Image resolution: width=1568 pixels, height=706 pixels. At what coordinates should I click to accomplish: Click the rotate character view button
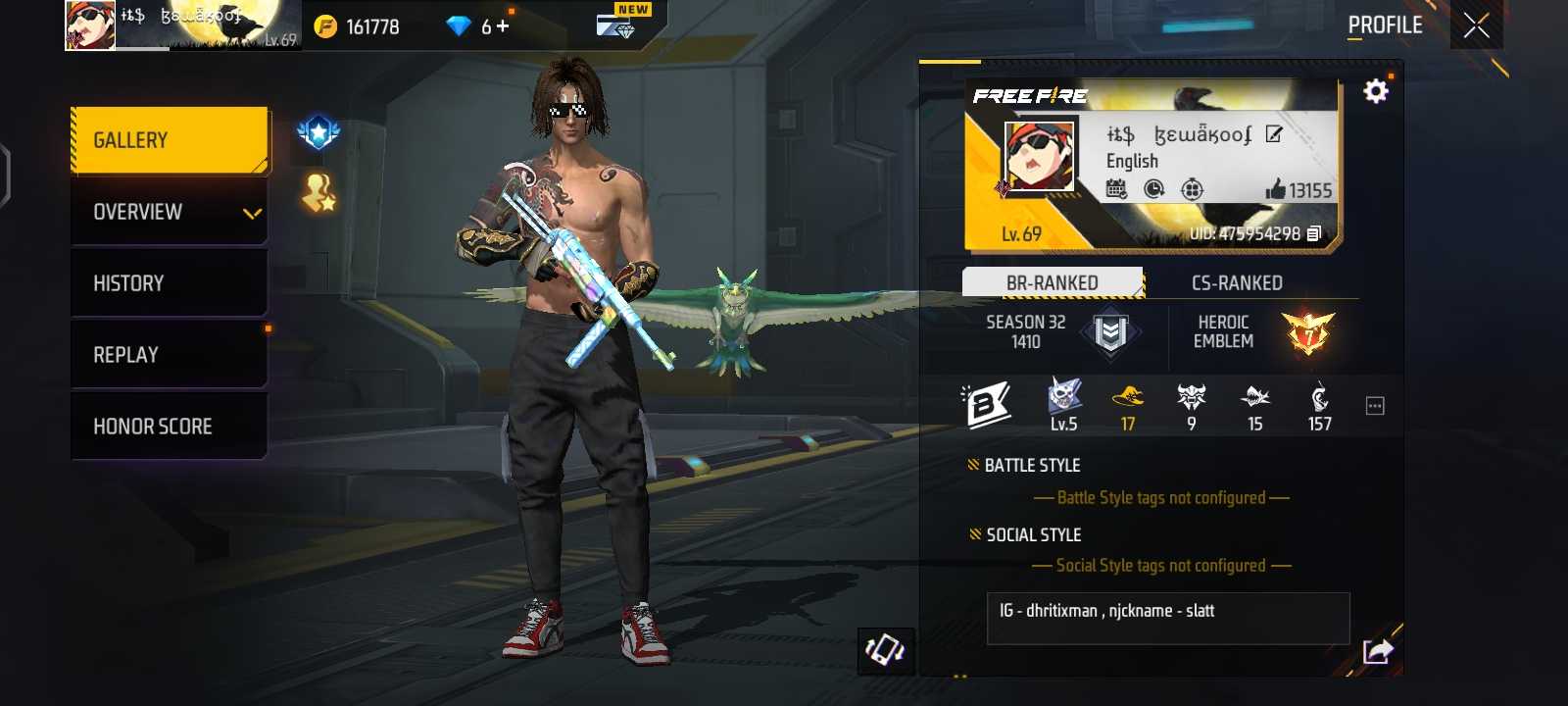(885, 650)
